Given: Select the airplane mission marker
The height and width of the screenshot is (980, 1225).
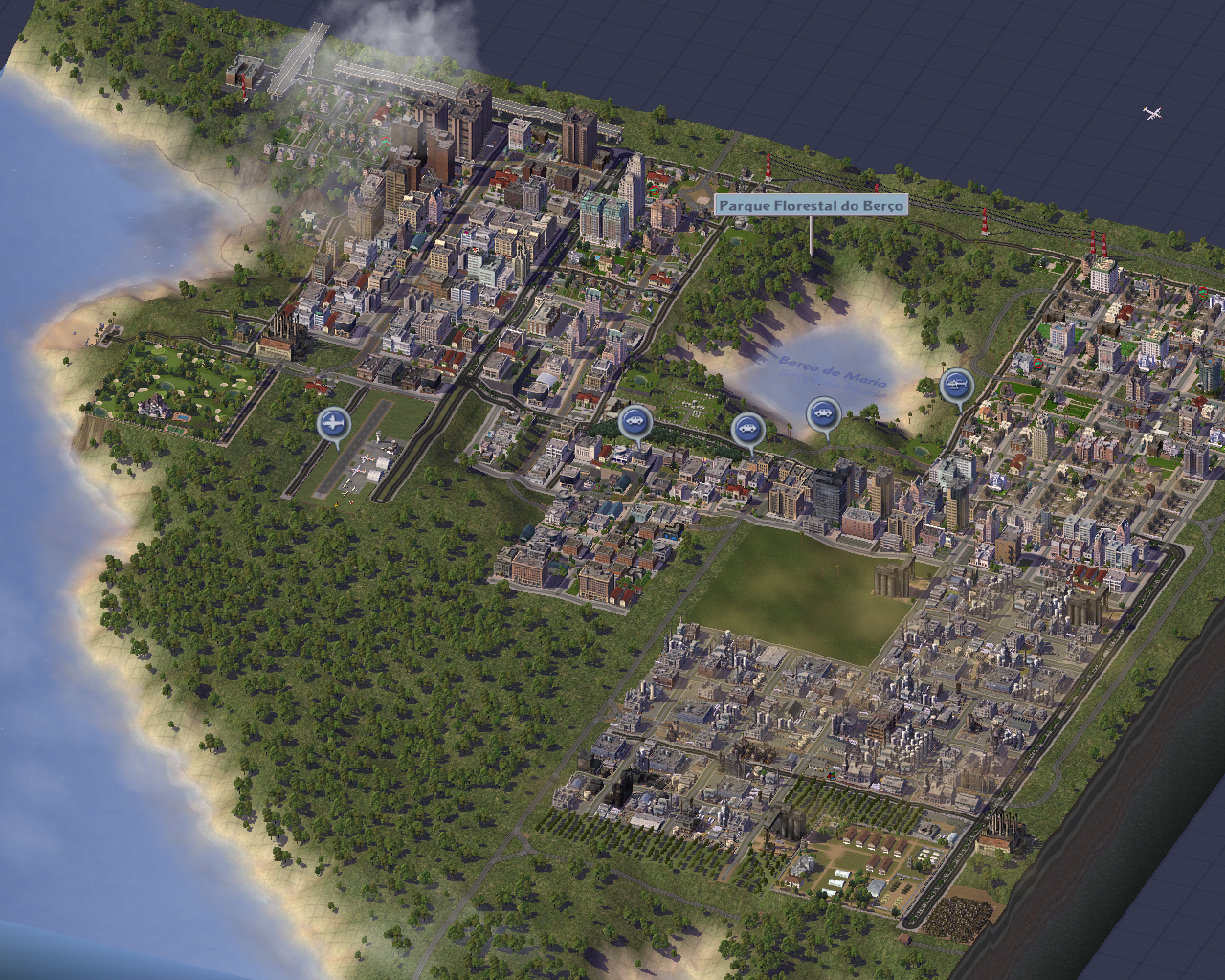Looking at the screenshot, I should point(333,422).
